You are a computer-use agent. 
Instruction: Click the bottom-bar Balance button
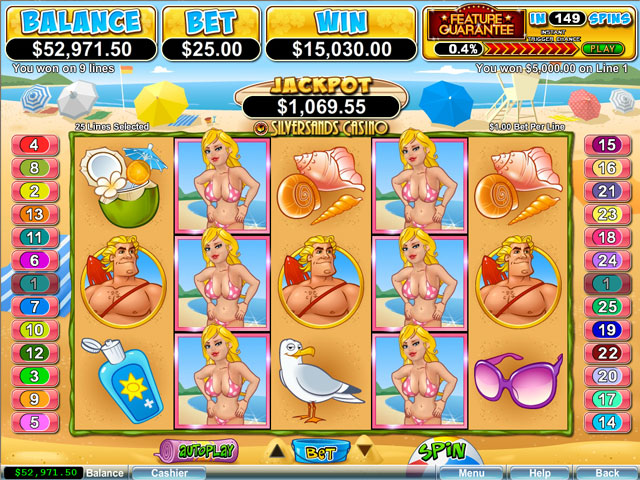[x=104, y=472]
